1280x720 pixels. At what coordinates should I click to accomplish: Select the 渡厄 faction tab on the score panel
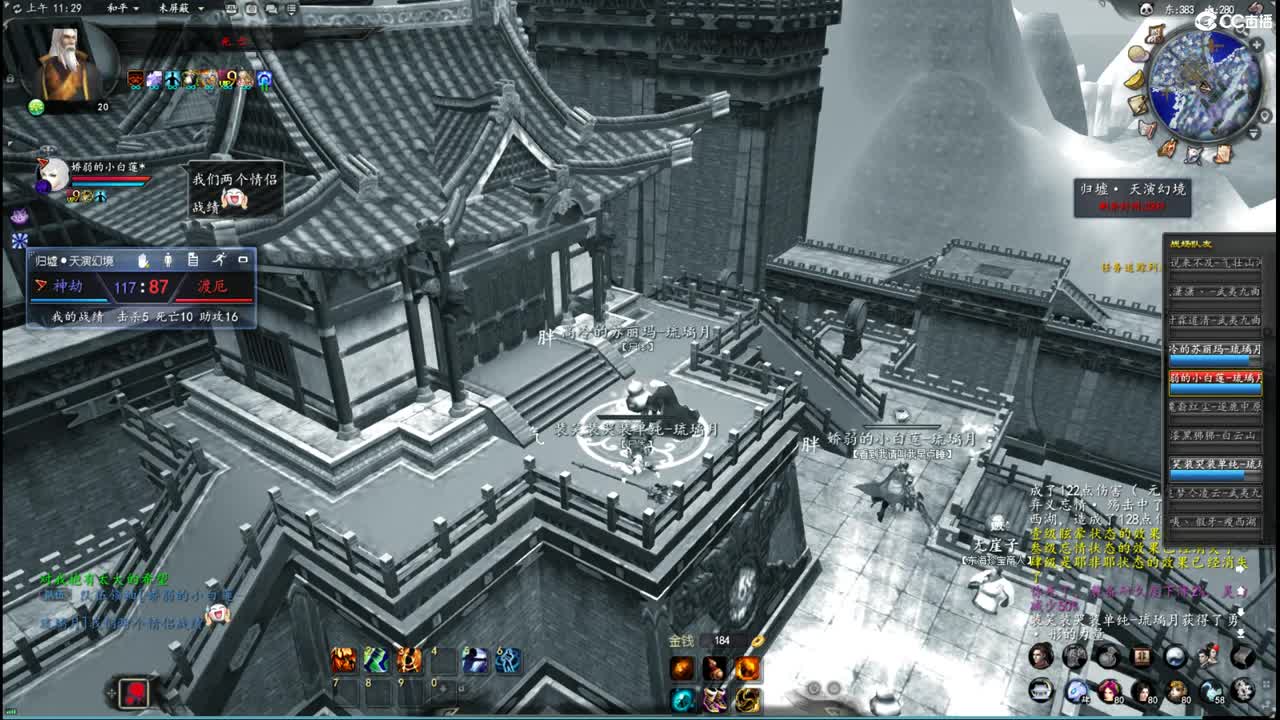211,287
